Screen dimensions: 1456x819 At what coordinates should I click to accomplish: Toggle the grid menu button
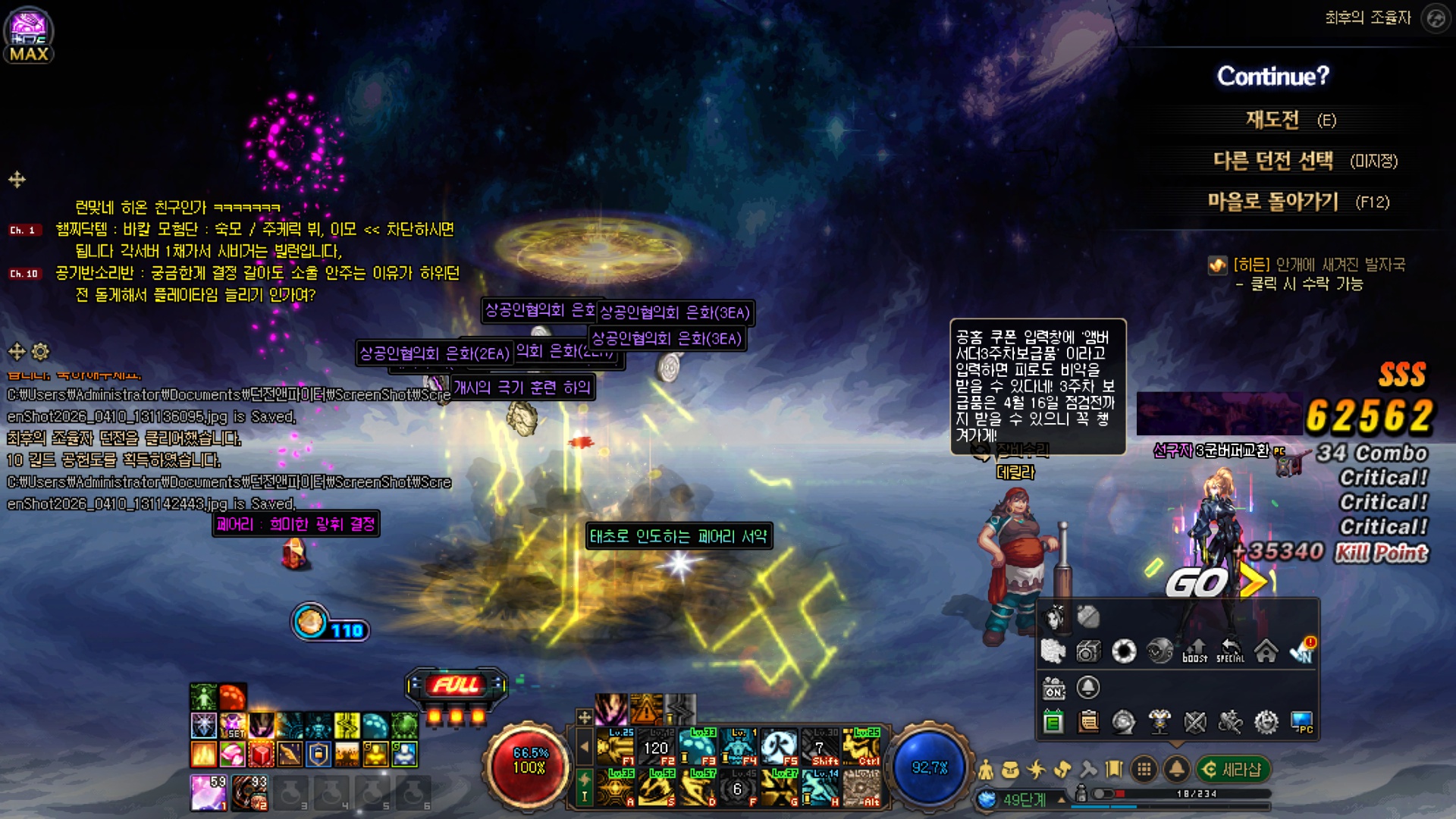coord(1144,770)
